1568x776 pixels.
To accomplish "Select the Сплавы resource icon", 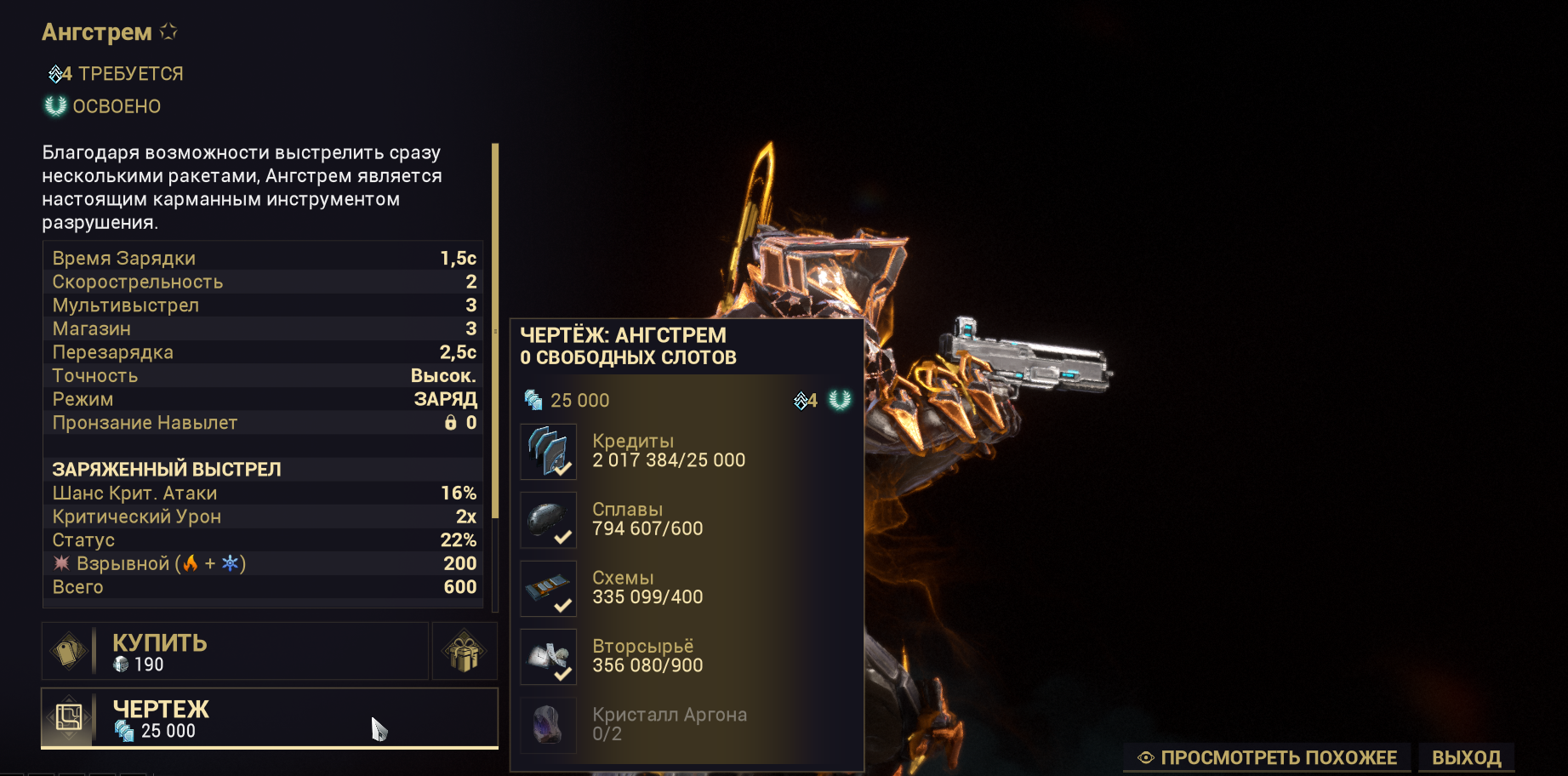I will [x=549, y=520].
